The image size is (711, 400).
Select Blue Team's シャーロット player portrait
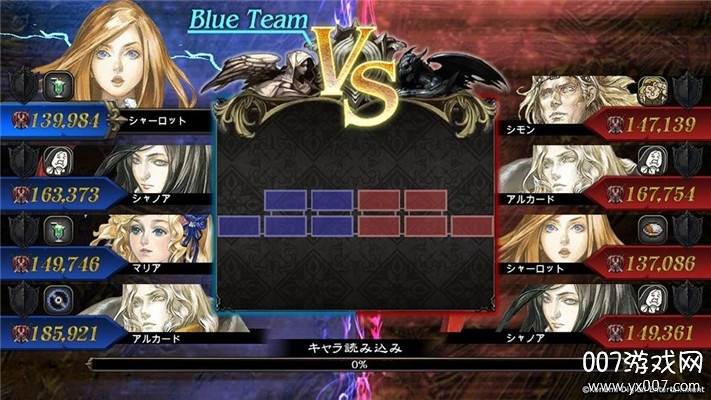click(140, 60)
